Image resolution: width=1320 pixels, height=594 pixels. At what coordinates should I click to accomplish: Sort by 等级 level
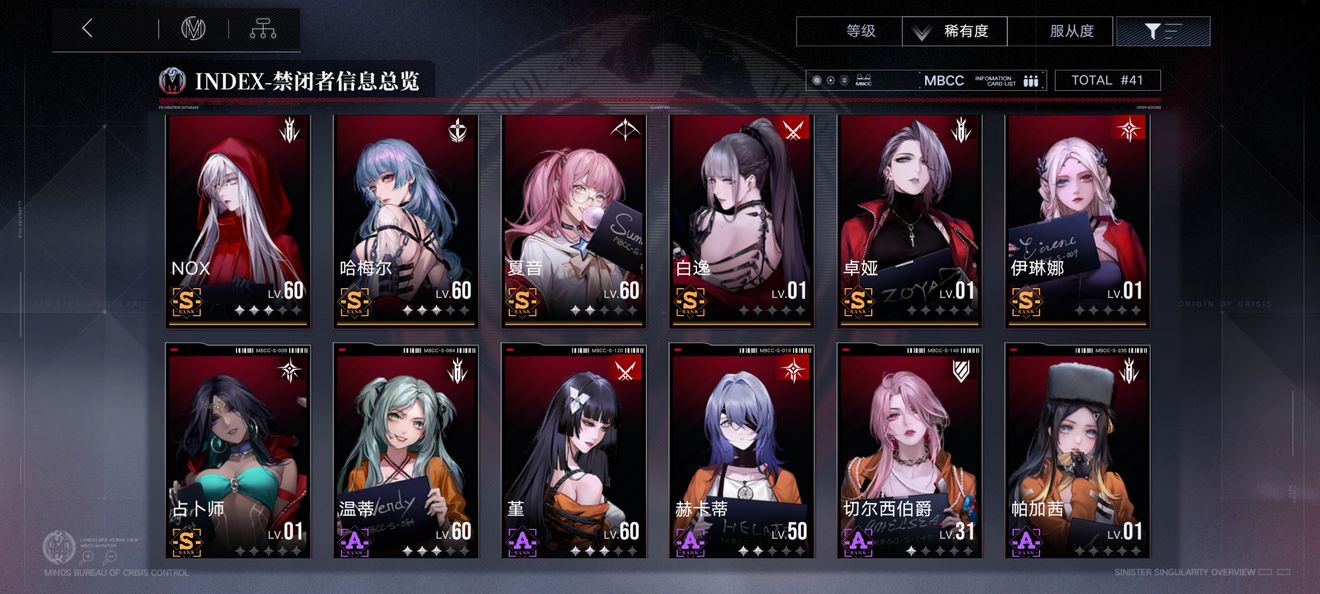pyautogui.click(x=860, y=31)
